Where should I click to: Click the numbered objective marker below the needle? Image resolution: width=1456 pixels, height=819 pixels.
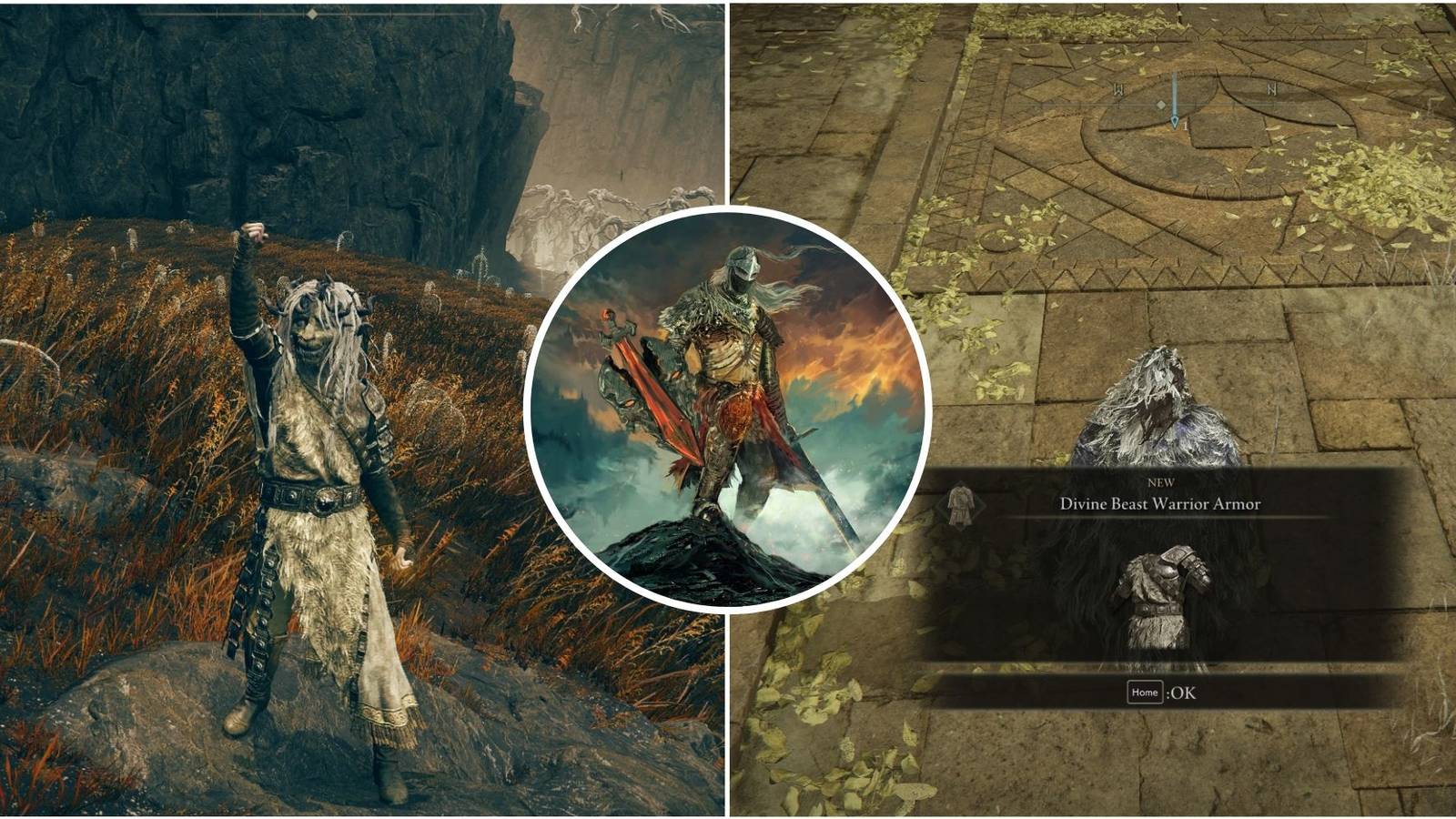click(1185, 126)
